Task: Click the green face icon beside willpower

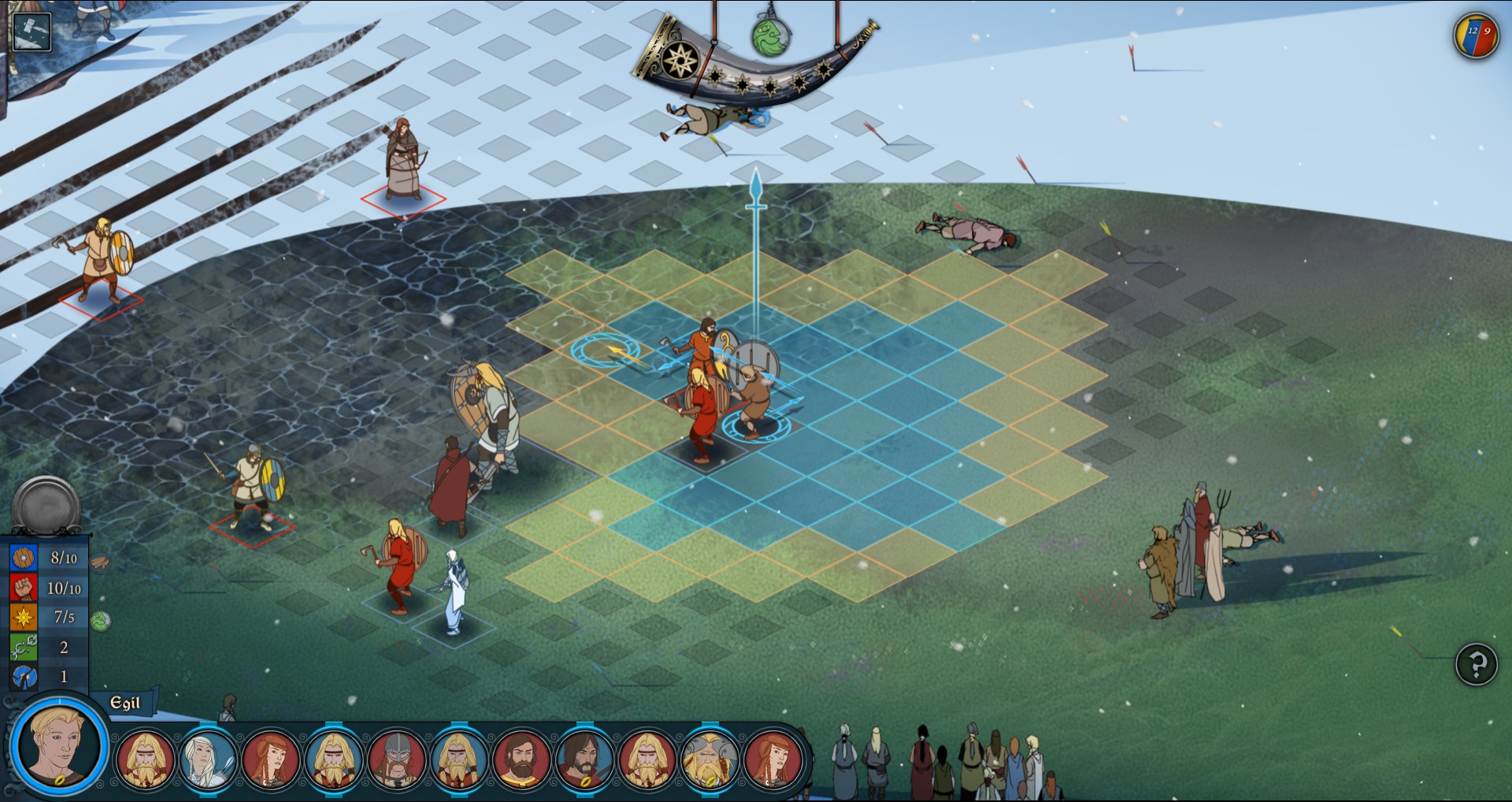Action: [x=101, y=621]
